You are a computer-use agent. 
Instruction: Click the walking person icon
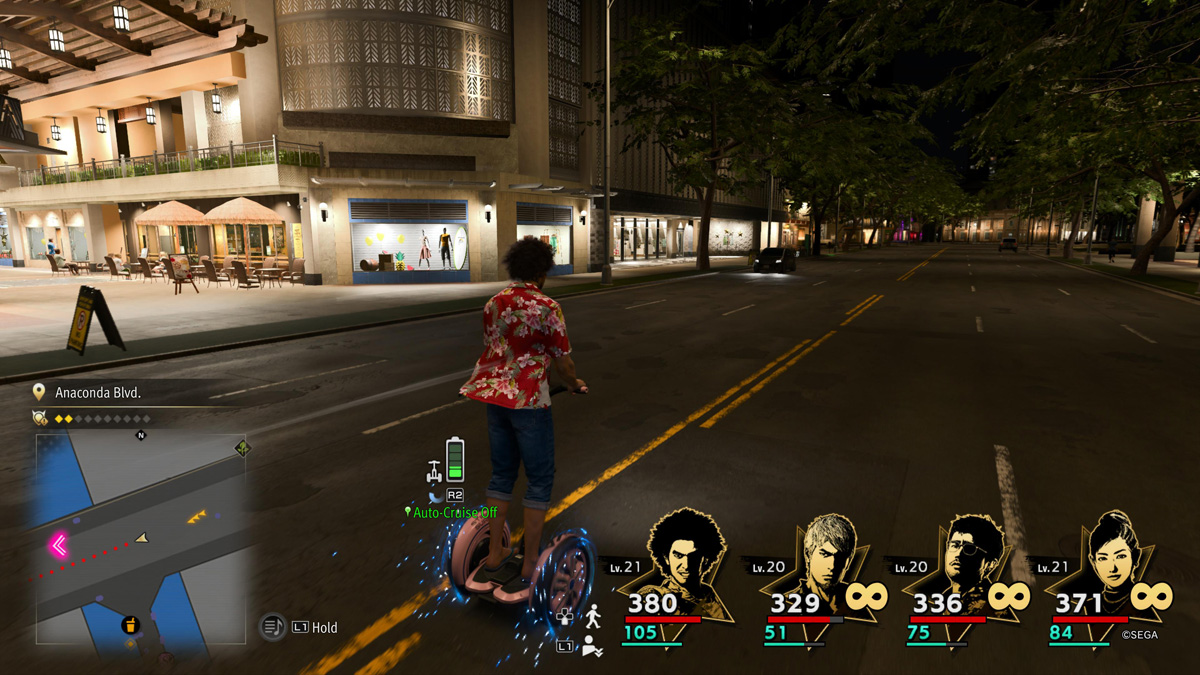coord(593,615)
